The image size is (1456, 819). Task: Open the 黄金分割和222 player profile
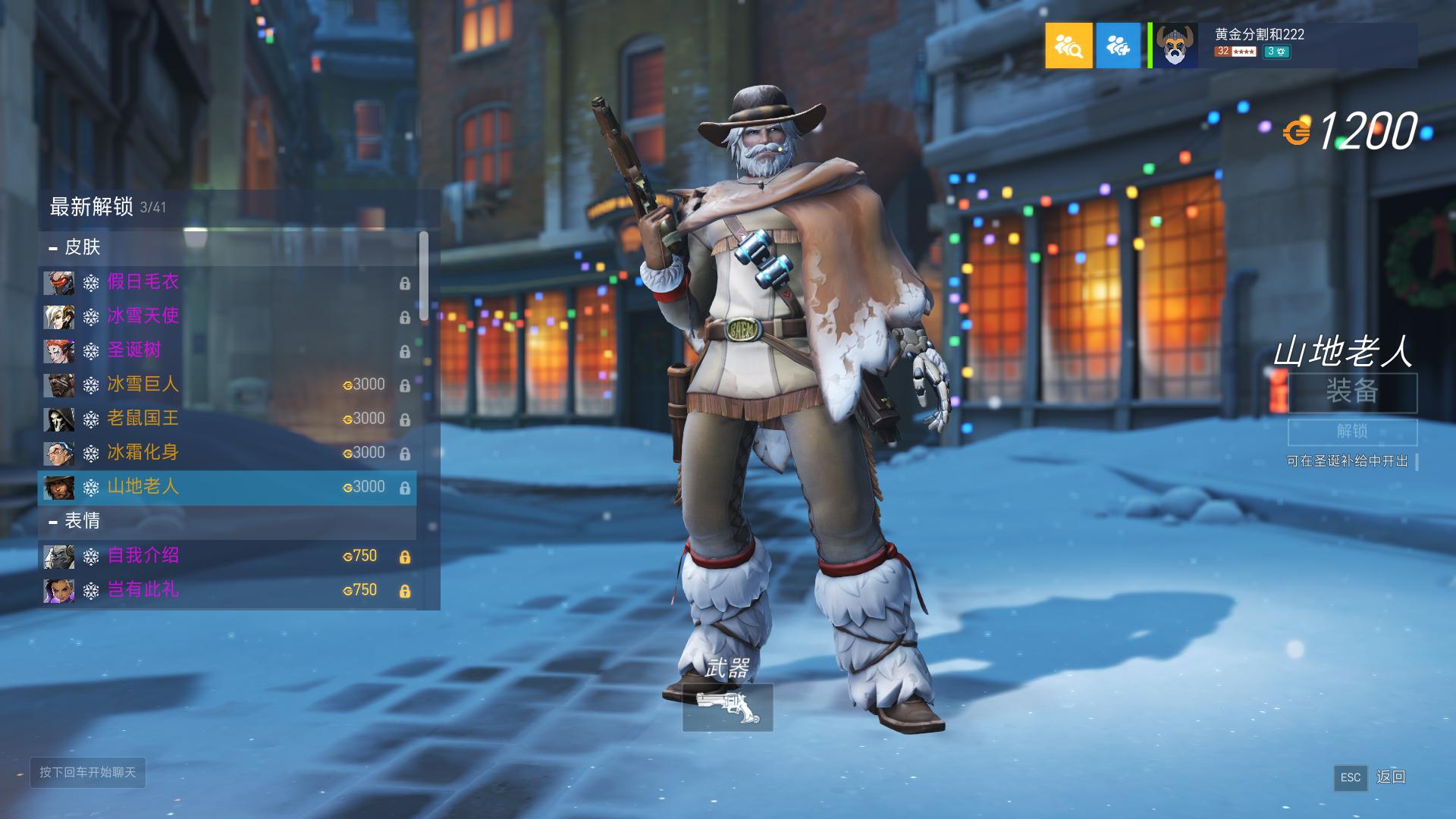point(1283,45)
